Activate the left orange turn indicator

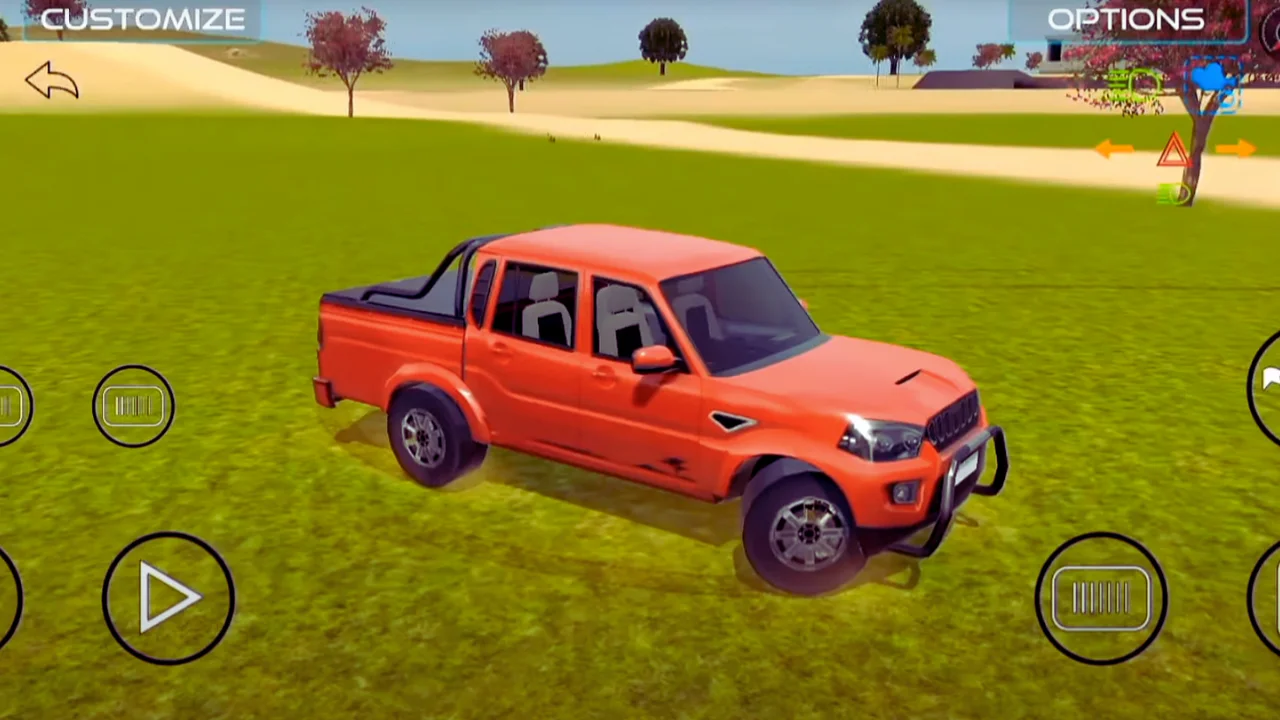click(1113, 149)
